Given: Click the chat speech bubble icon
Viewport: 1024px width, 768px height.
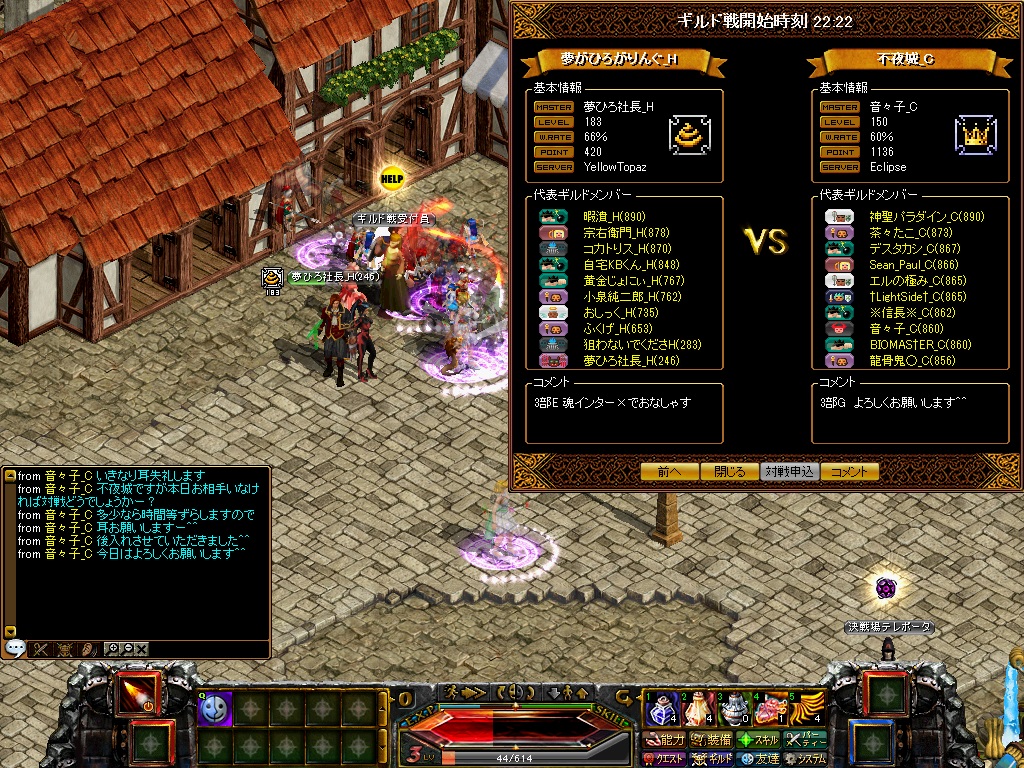Looking at the screenshot, I should [x=15, y=648].
